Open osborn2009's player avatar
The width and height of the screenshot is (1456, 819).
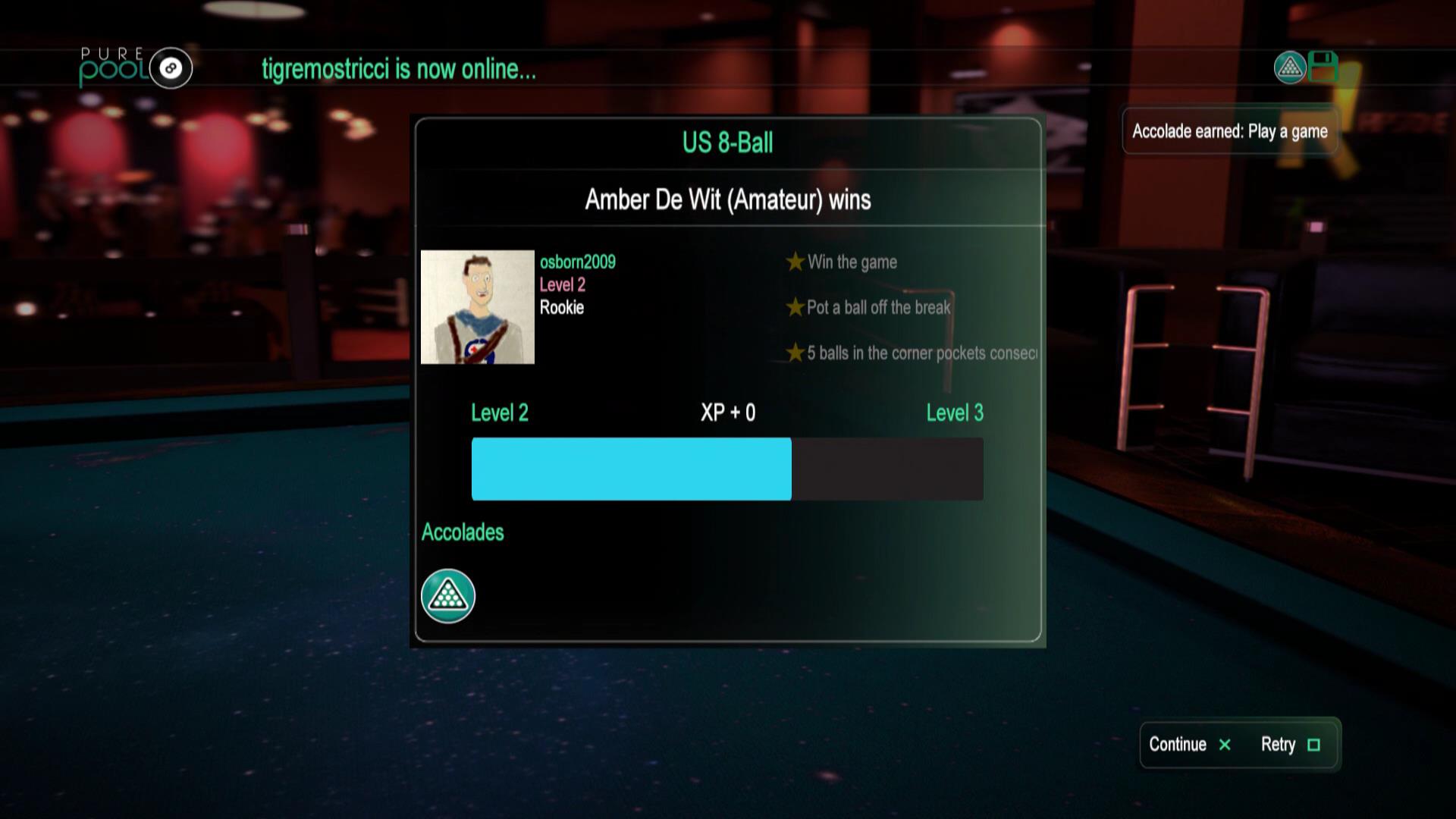[x=478, y=307]
